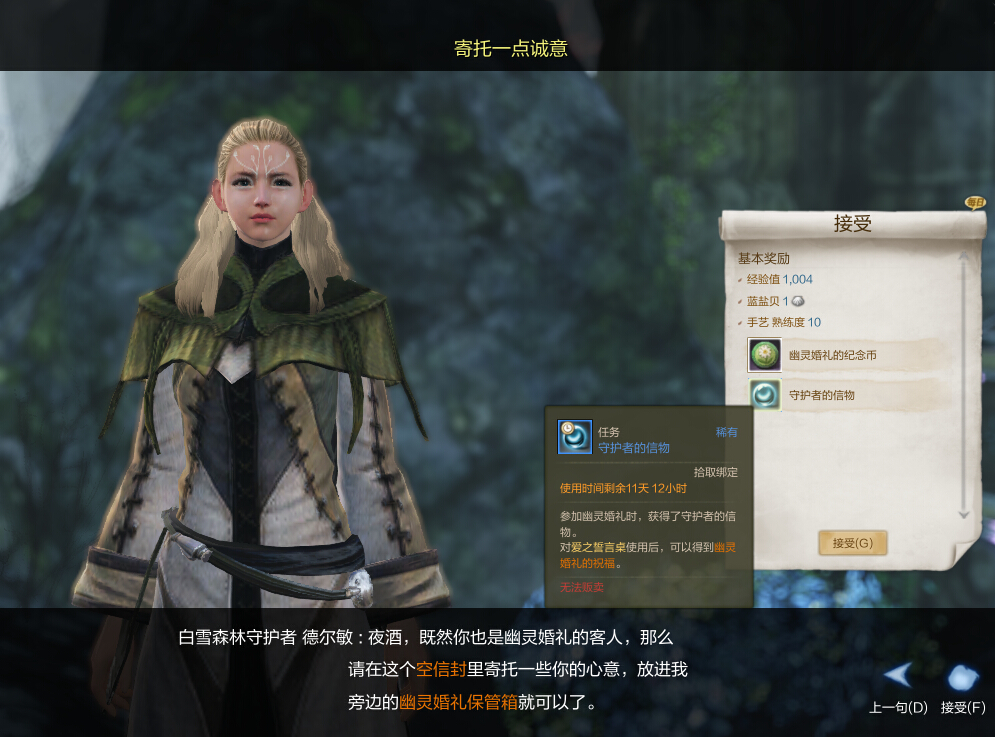Click the 接受(G) button on the quest scroll
Image resolution: width=995 pixels, height=737 pixels.
tap(852, 543)
